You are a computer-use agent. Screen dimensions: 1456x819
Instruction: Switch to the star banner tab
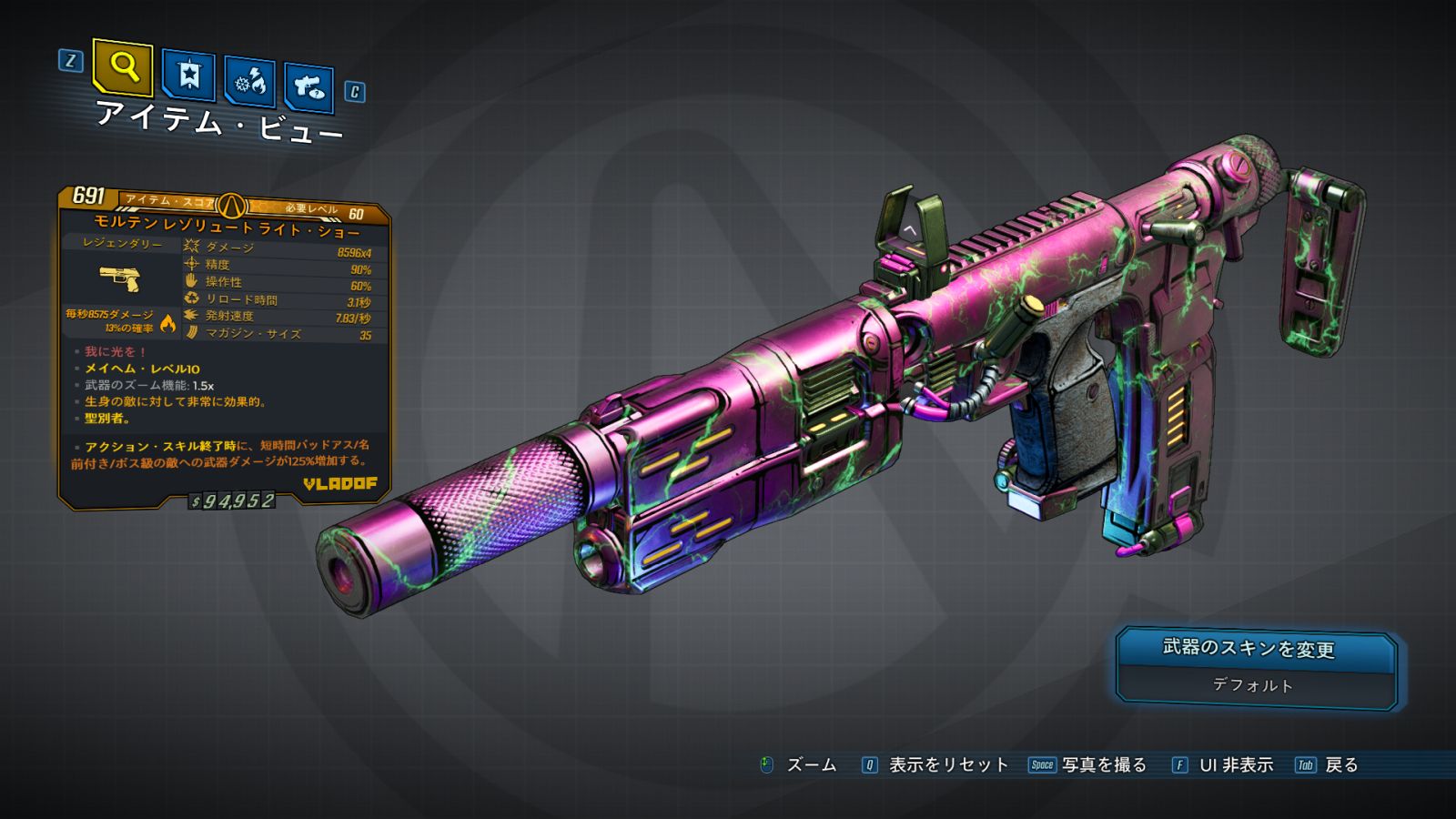pos(188,75)
